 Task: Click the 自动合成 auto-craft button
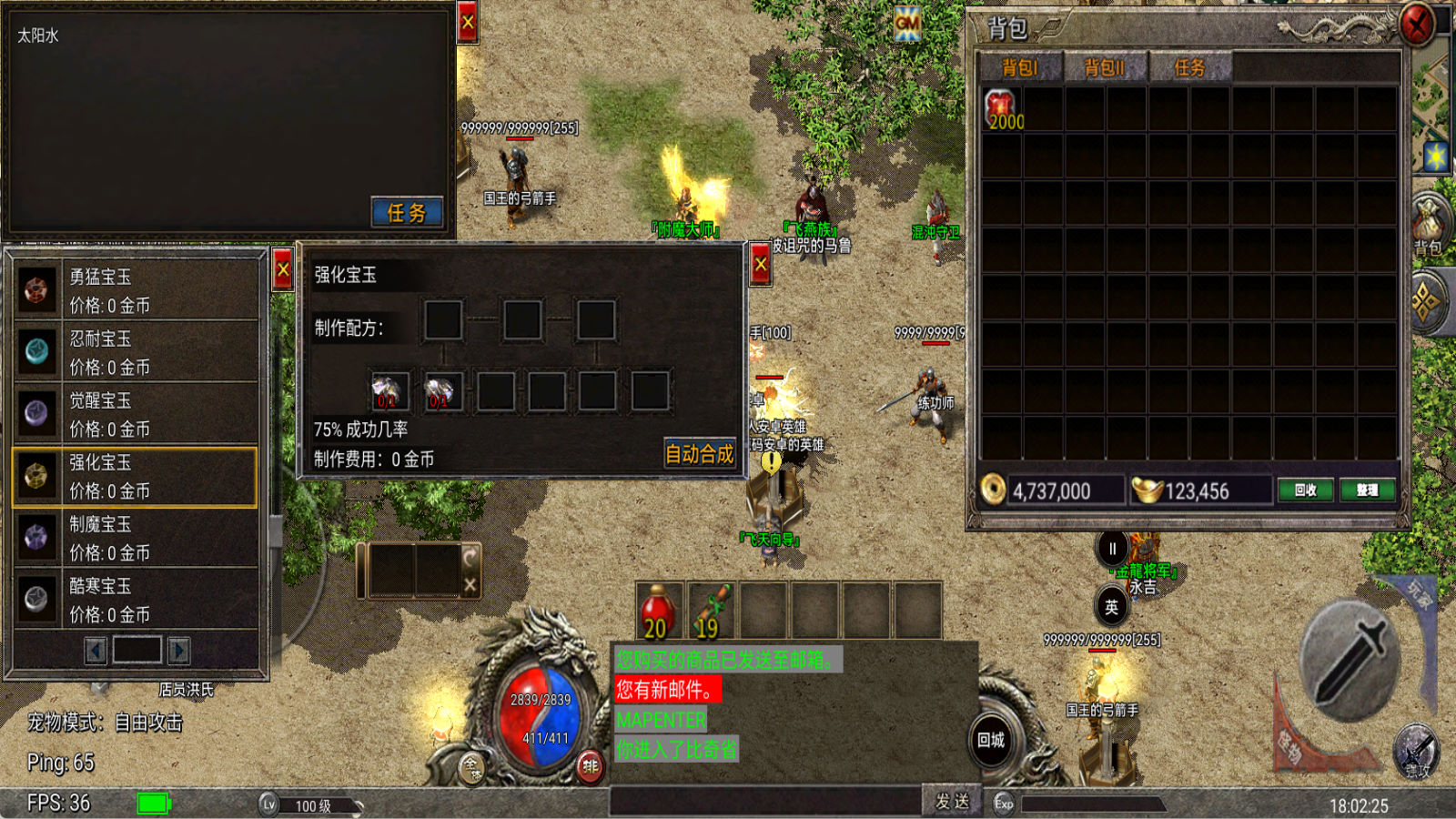pos(699,453)
